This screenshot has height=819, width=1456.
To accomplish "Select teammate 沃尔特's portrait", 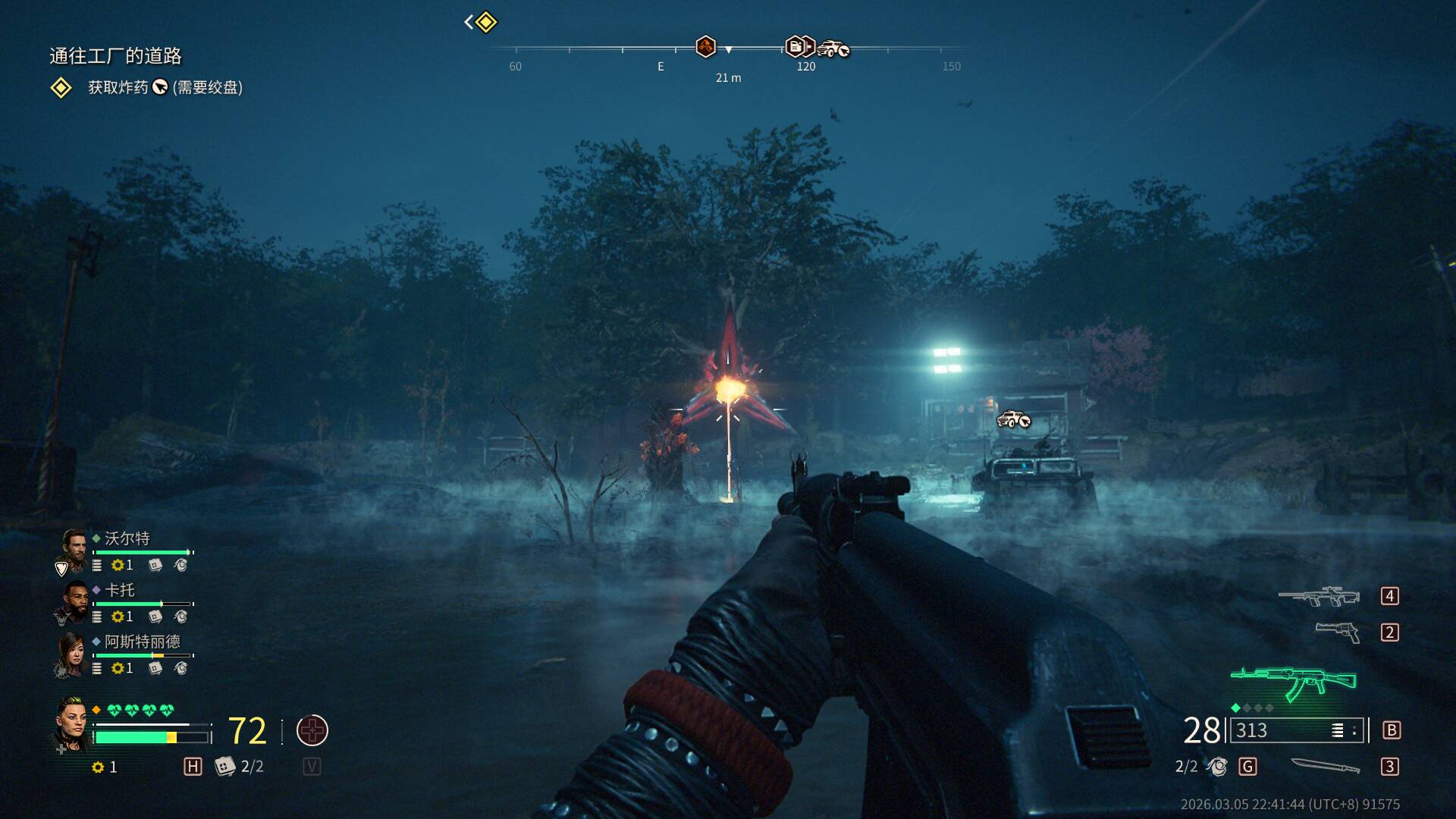I will pyautogui.click(x=74, y=551).
